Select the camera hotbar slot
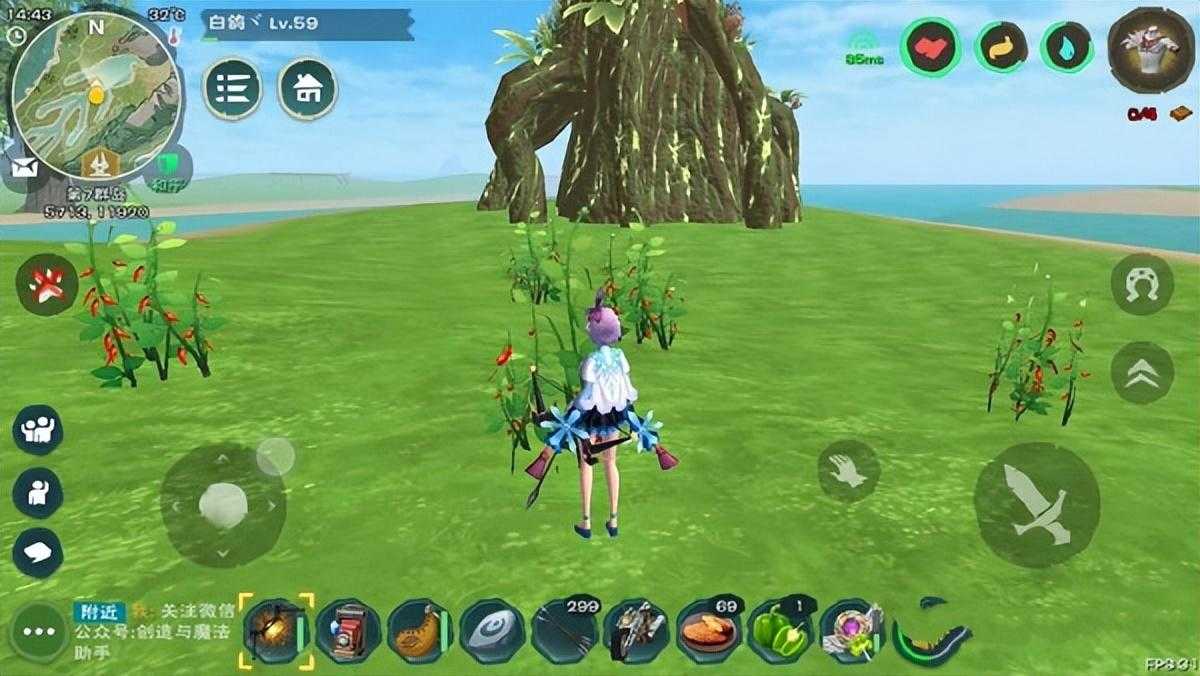1200x676 pixels. [347, 631]
